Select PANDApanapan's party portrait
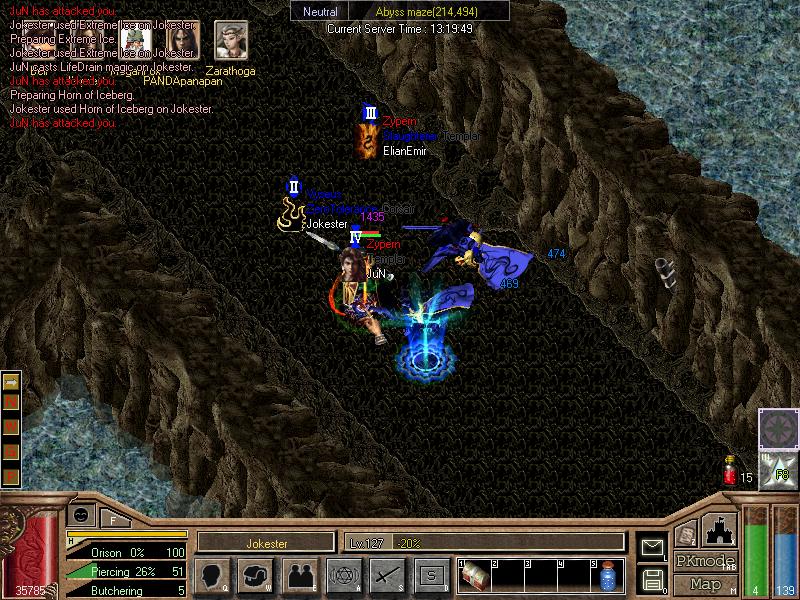This screenshot has width=800, height=600. pos(182,42)
